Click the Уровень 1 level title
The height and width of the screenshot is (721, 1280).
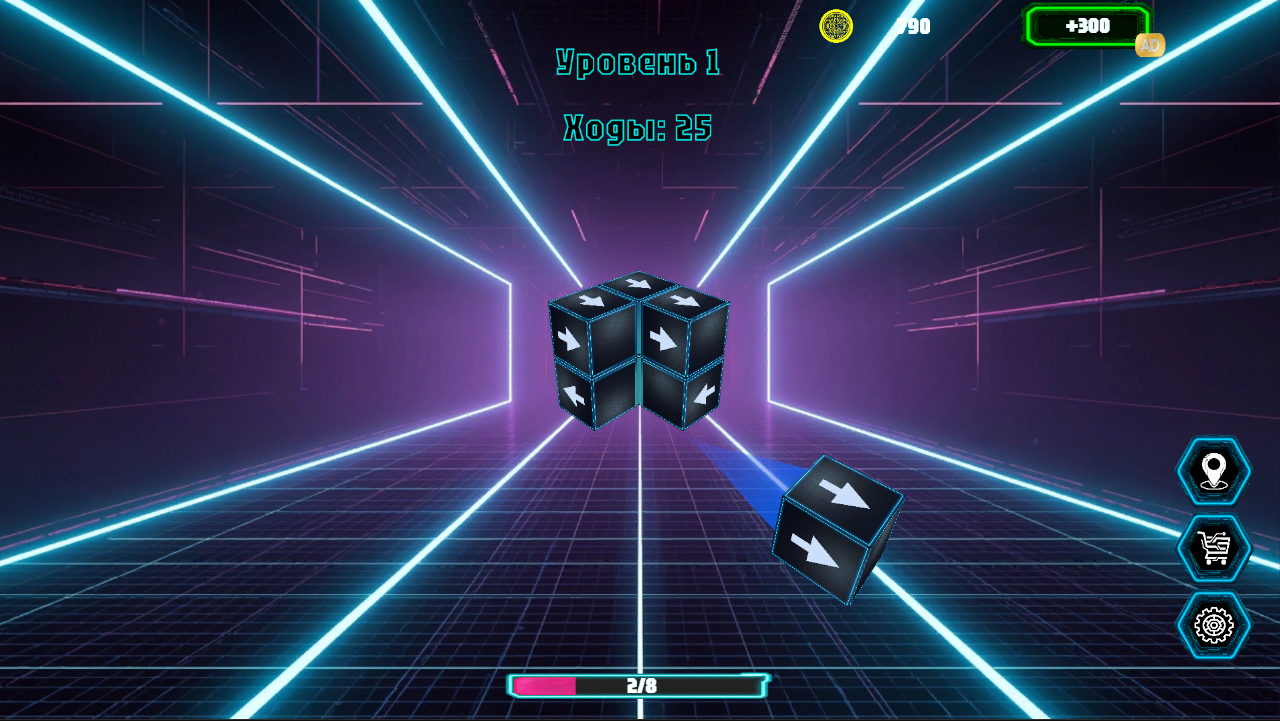click(640, 60)
